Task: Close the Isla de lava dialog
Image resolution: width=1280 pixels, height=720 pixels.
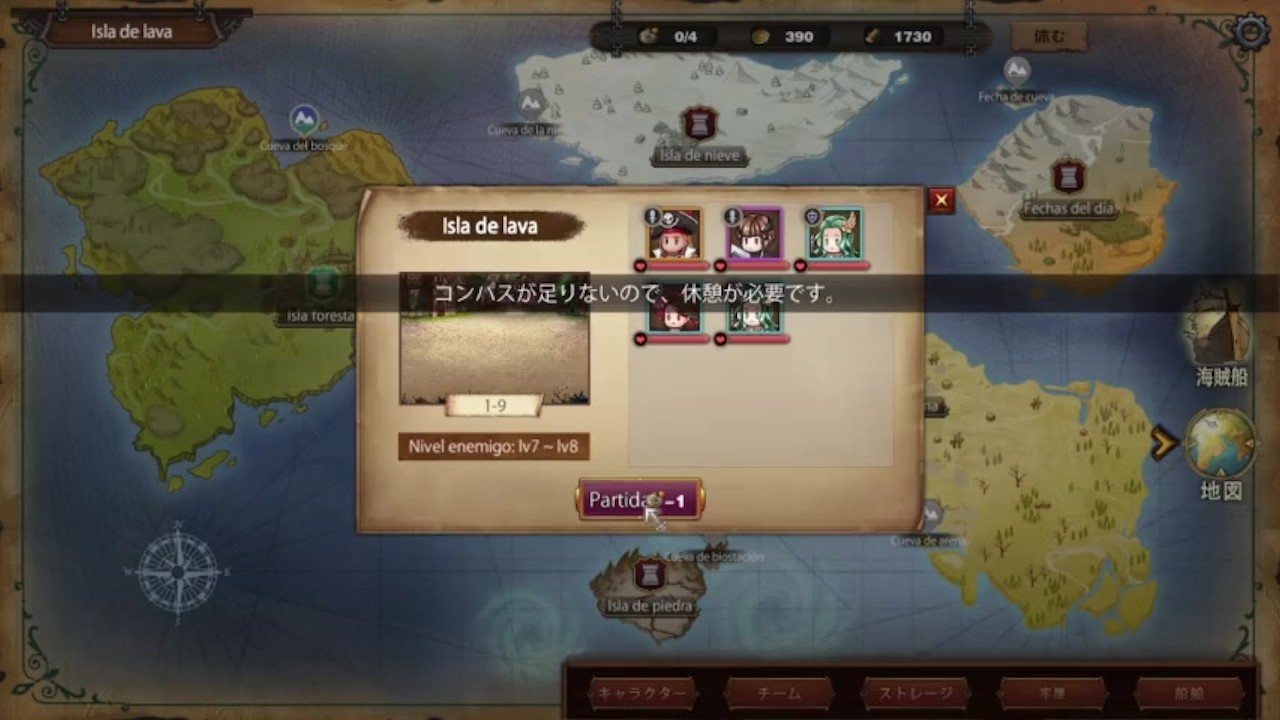Action: coord(940,201)
